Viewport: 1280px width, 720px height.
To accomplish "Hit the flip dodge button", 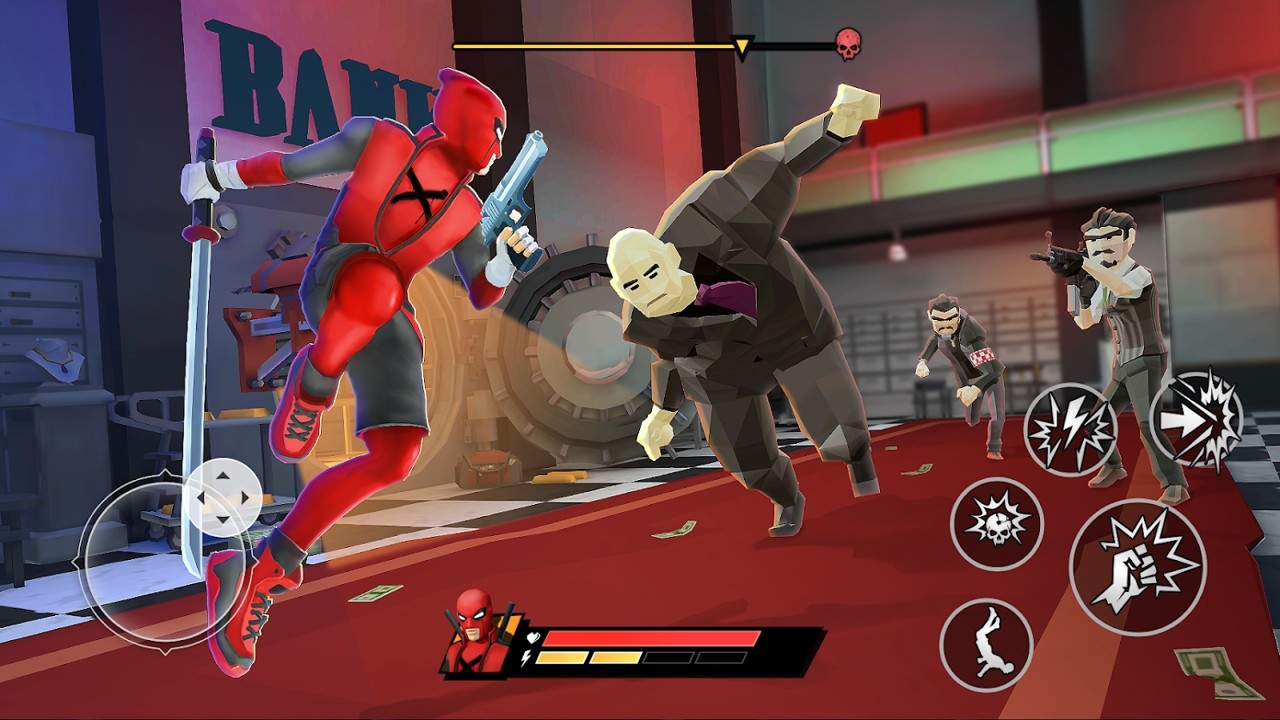I will click(986, 644).
